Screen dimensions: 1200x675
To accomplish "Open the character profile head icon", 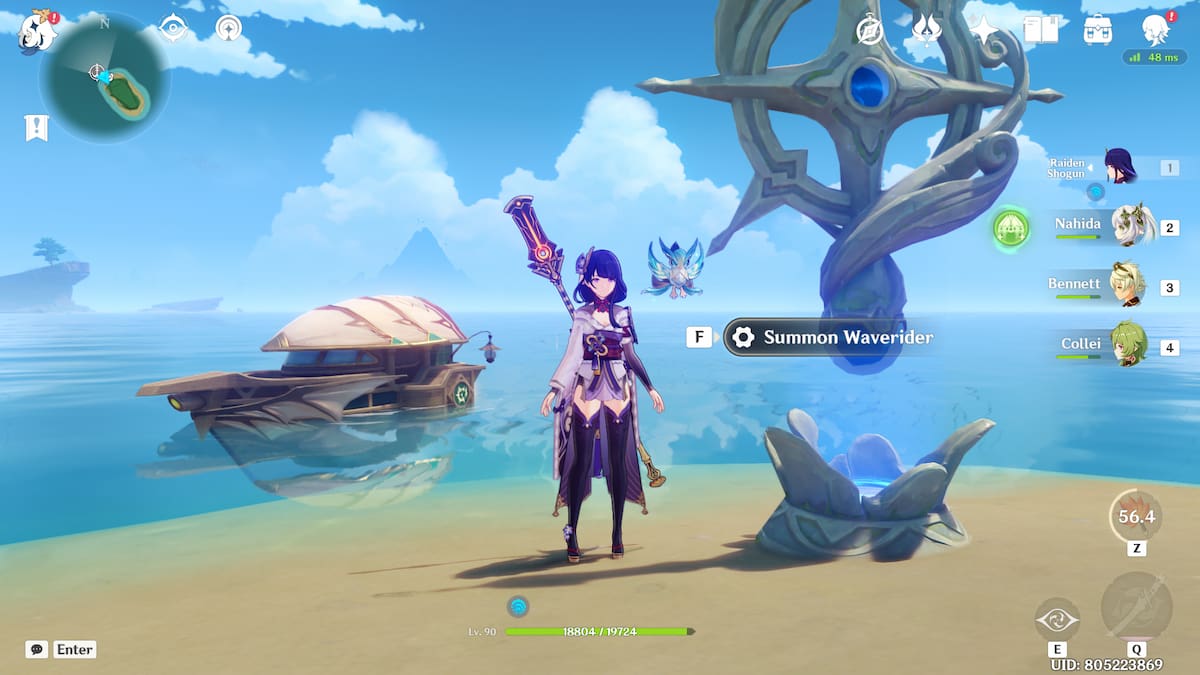I will click(1156, 30).
